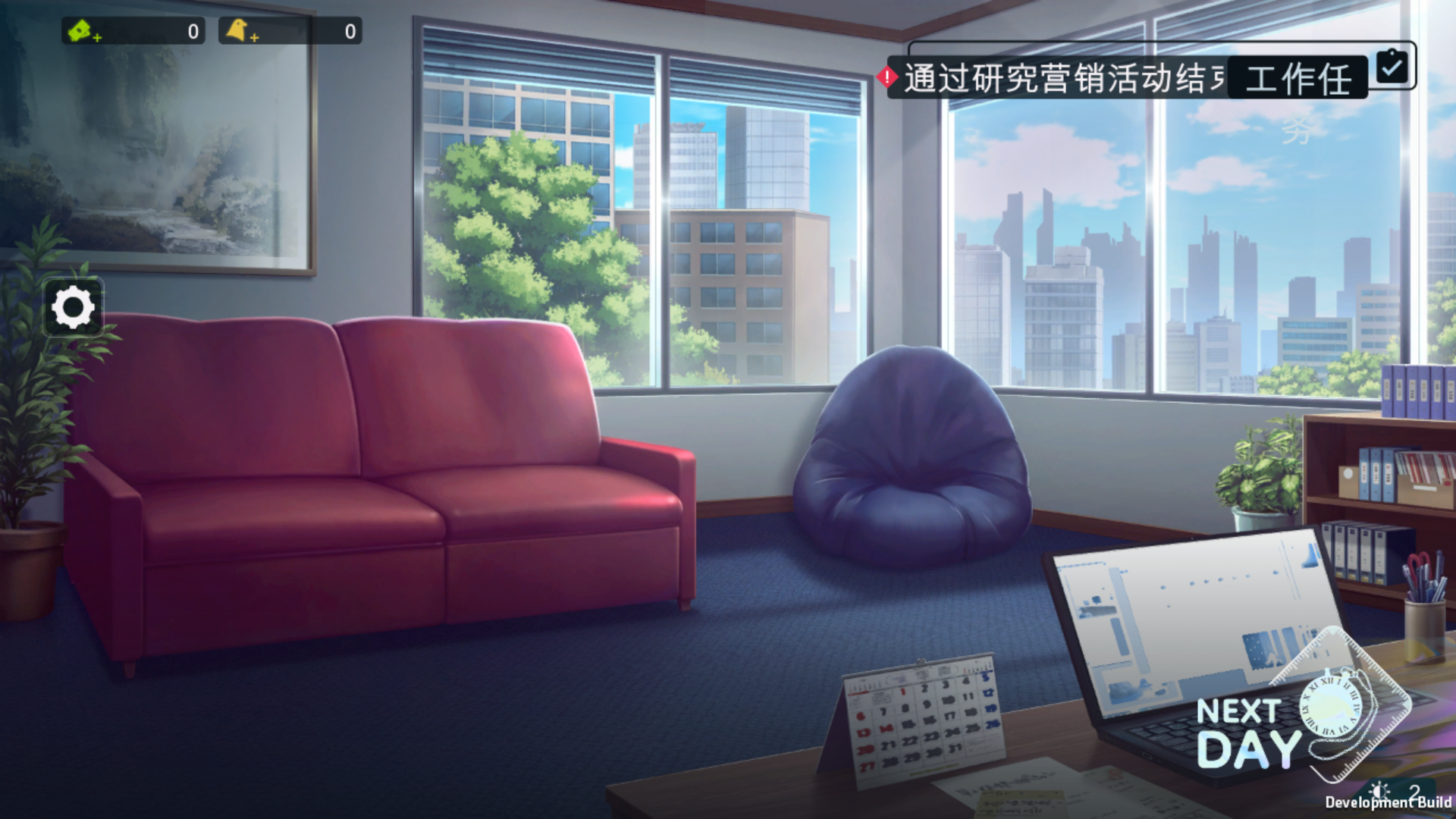Click the red exclamation diamond on the task

pos(886,76)
